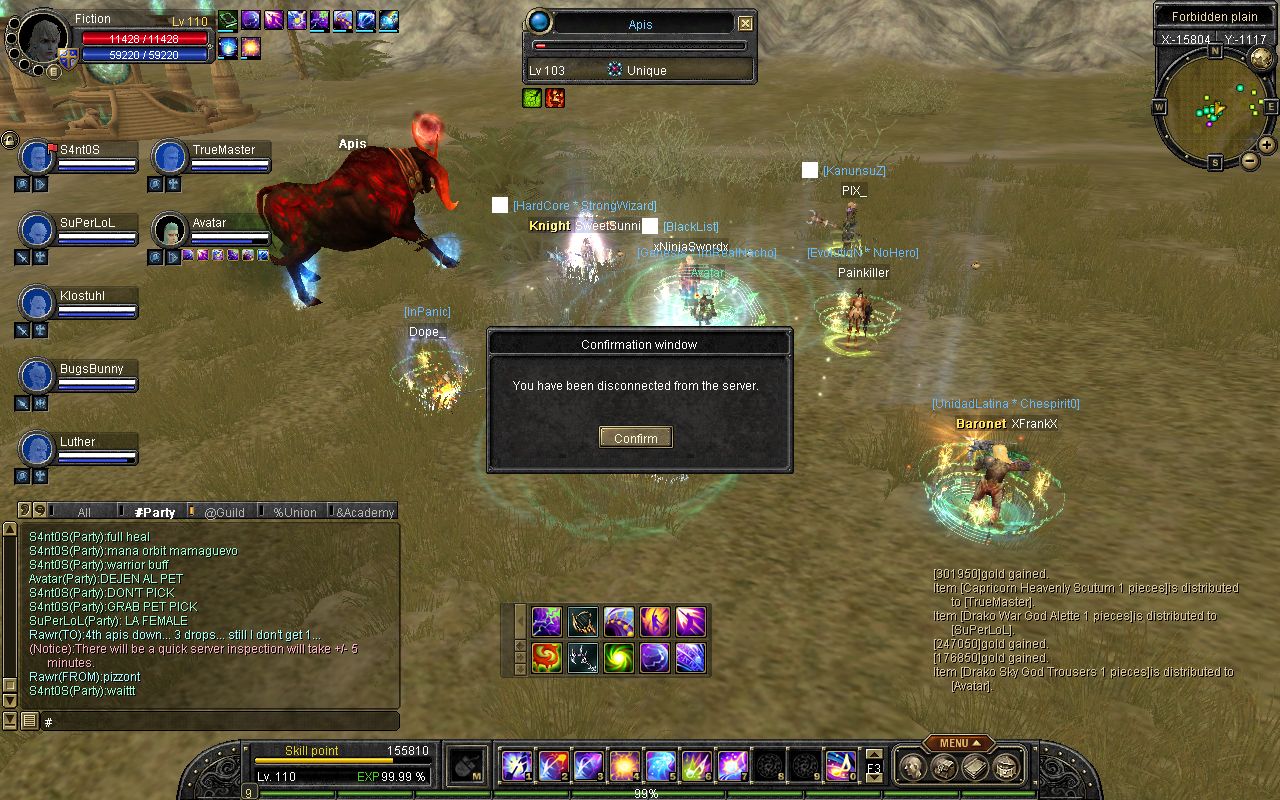Use the music note skill in slot 0
1280x800 pixels.
point(839,766)
